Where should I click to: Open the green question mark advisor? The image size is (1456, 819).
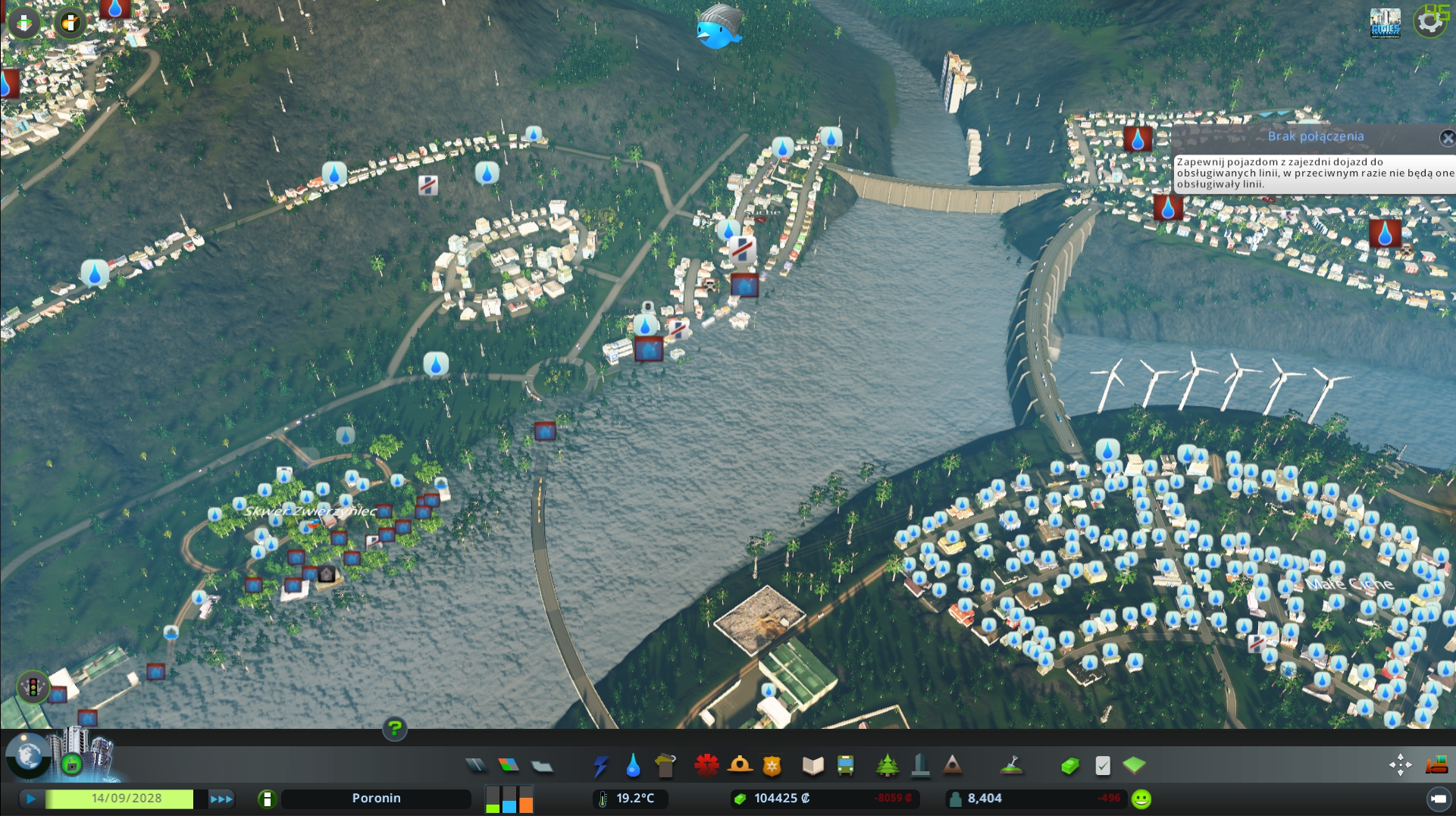click(x=394, y=729)
